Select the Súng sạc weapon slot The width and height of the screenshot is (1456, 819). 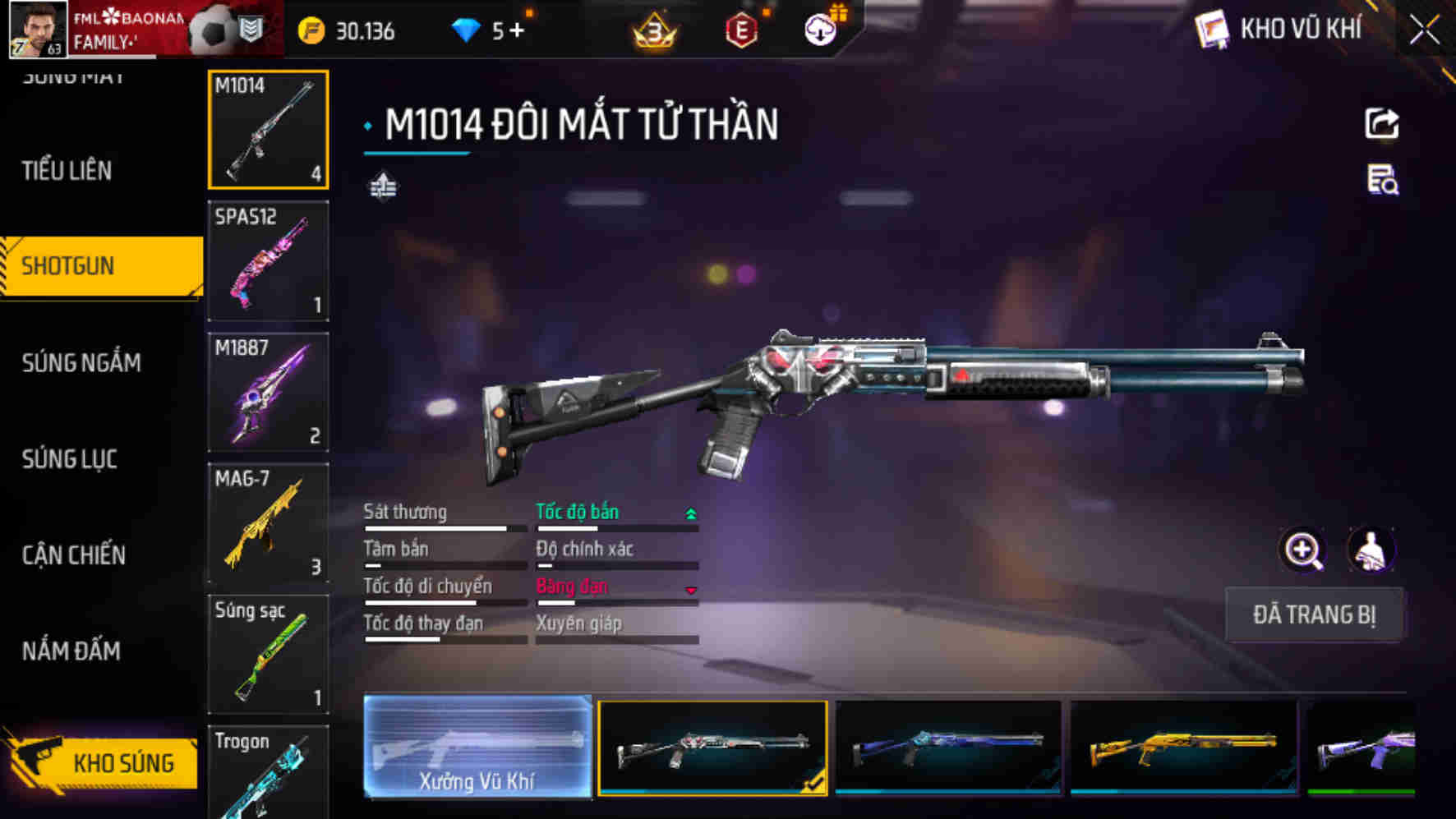[x=268, y=654]
